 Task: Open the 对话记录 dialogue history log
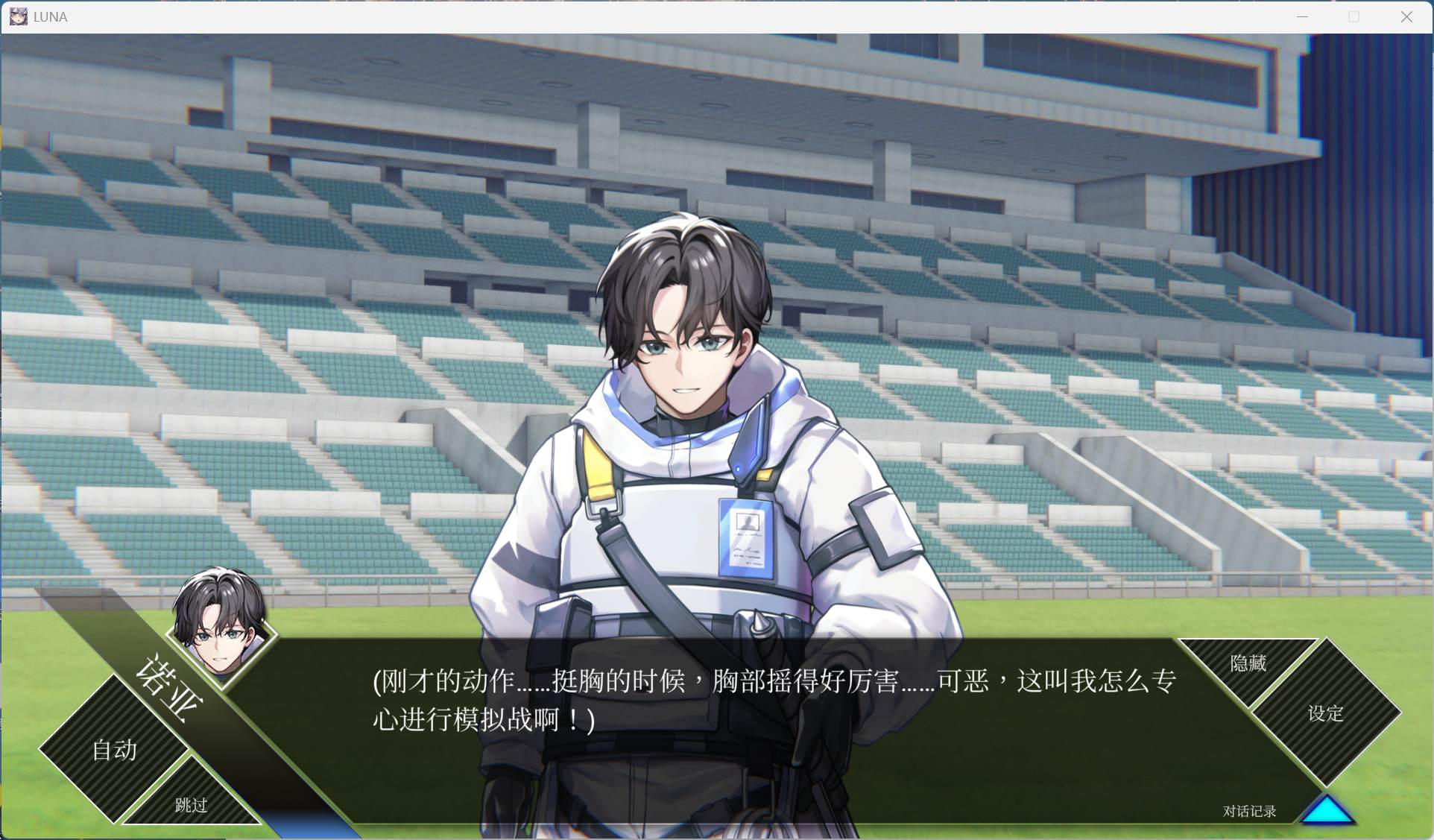pos(1247,812)
